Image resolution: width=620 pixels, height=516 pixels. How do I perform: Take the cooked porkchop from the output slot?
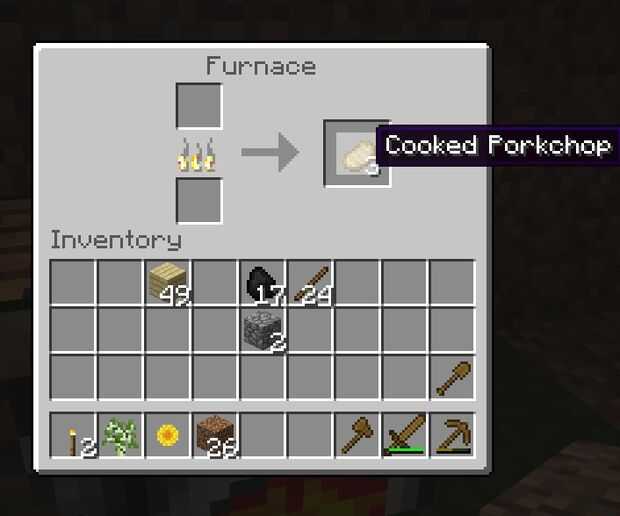[x=357, y=153]
